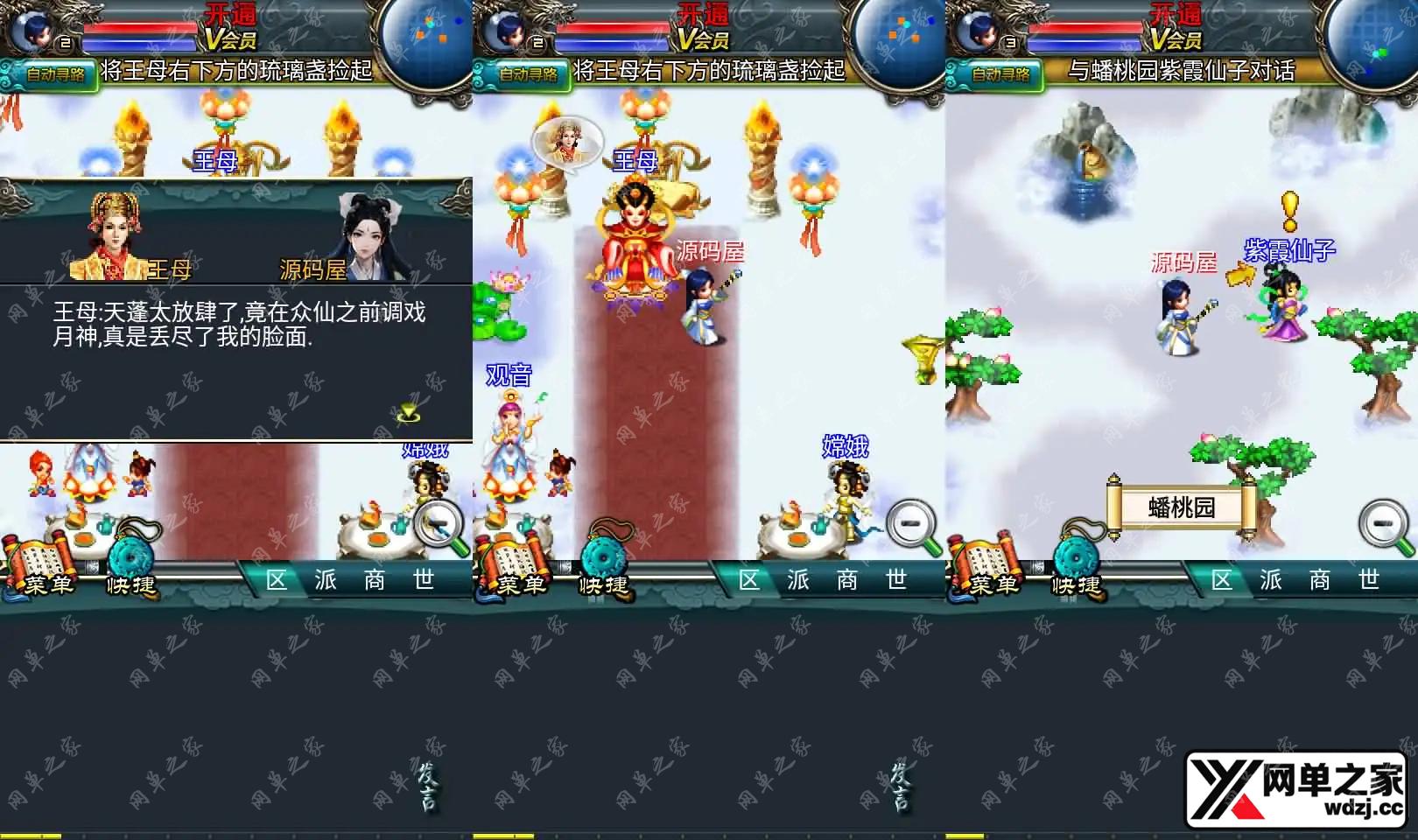Switch to the 商 chat tab below 蟠桃园
This screenshot has height=840, width=1418.
click(1319, 580)
